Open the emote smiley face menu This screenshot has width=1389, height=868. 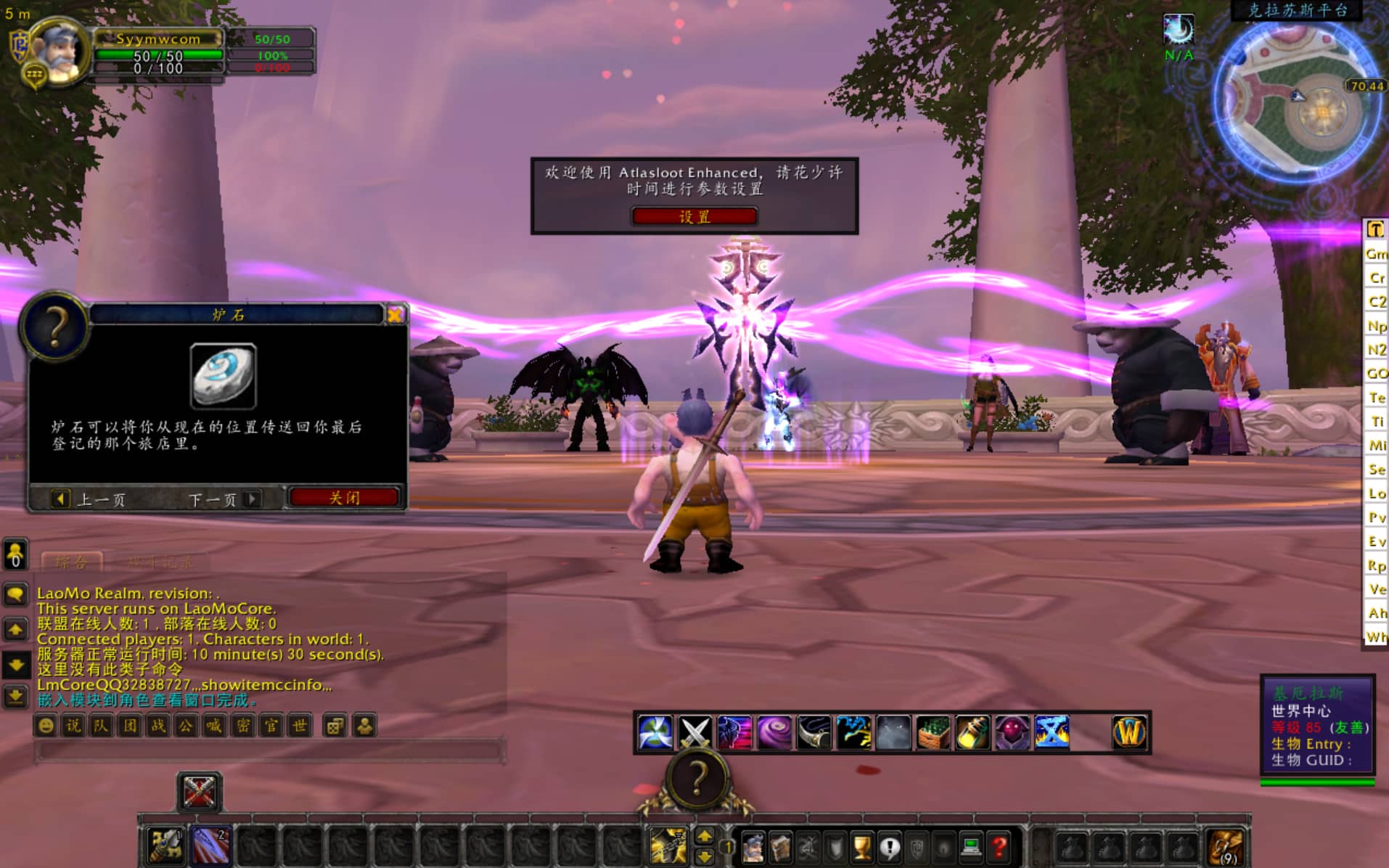[46, 726]
